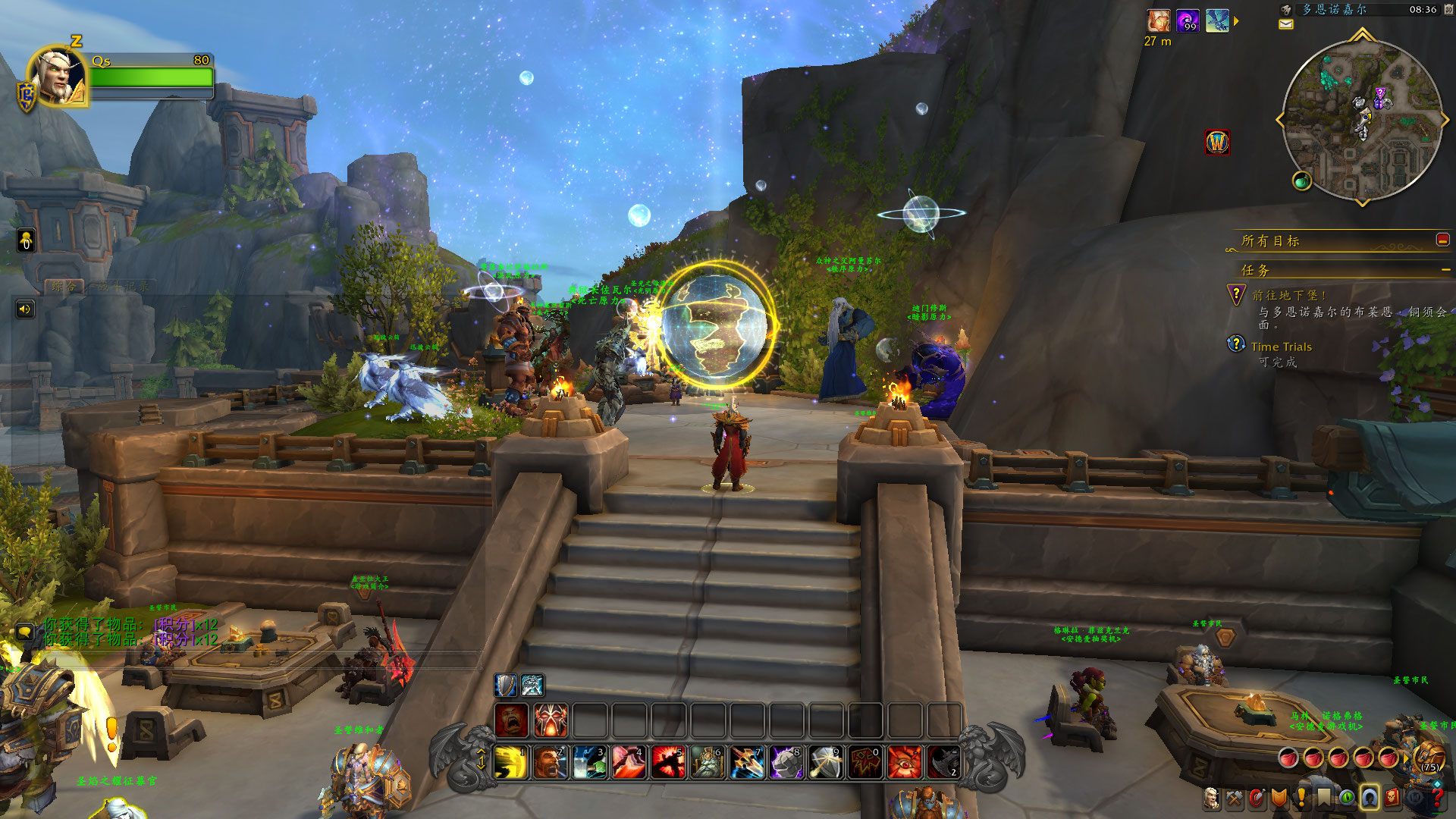The image size is (1456, 819).
Task: Open the mounts collection horseshoe button
Action: (1370, 798)
